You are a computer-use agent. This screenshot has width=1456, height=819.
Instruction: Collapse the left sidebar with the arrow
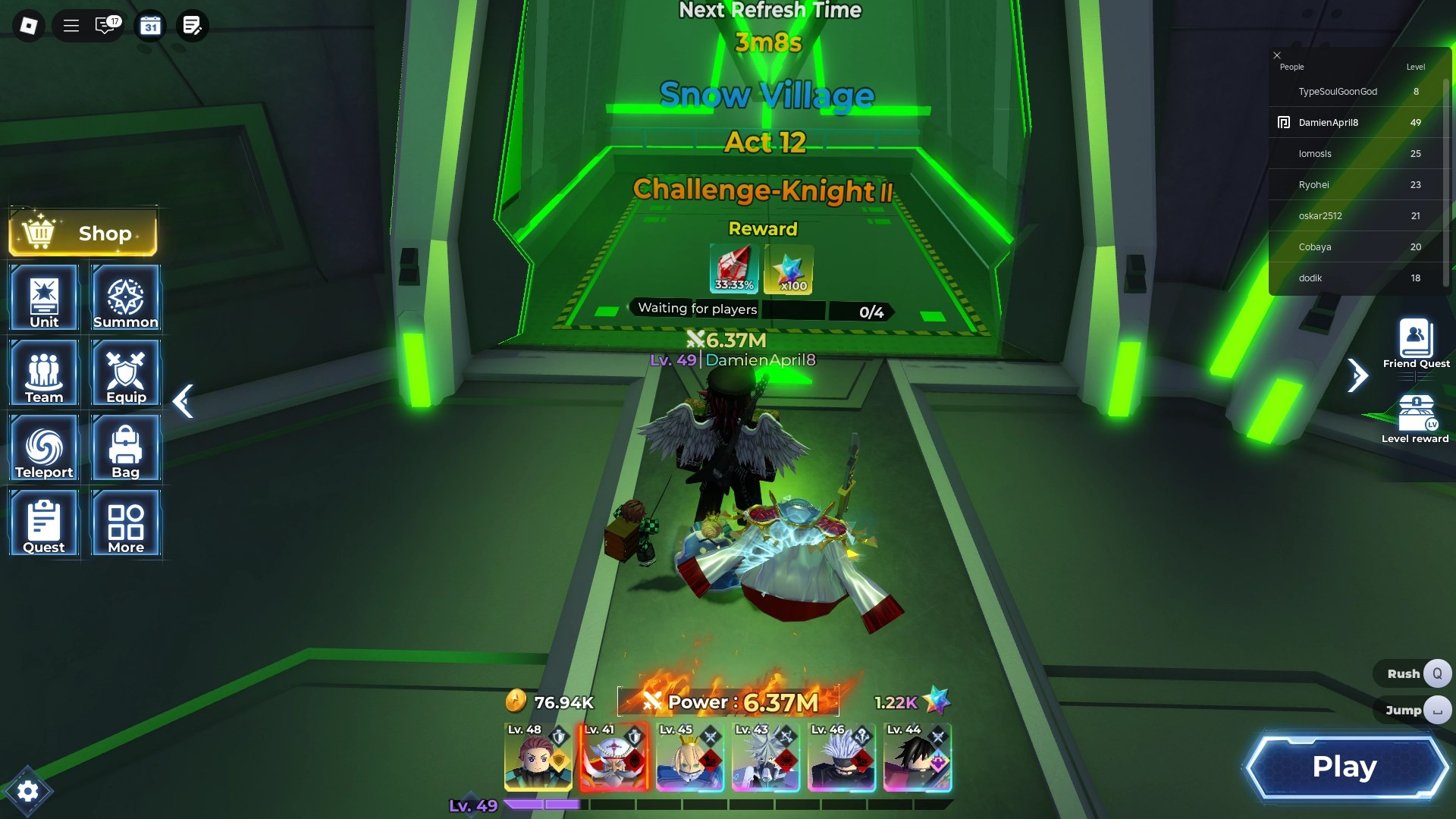tap(183, 401)
